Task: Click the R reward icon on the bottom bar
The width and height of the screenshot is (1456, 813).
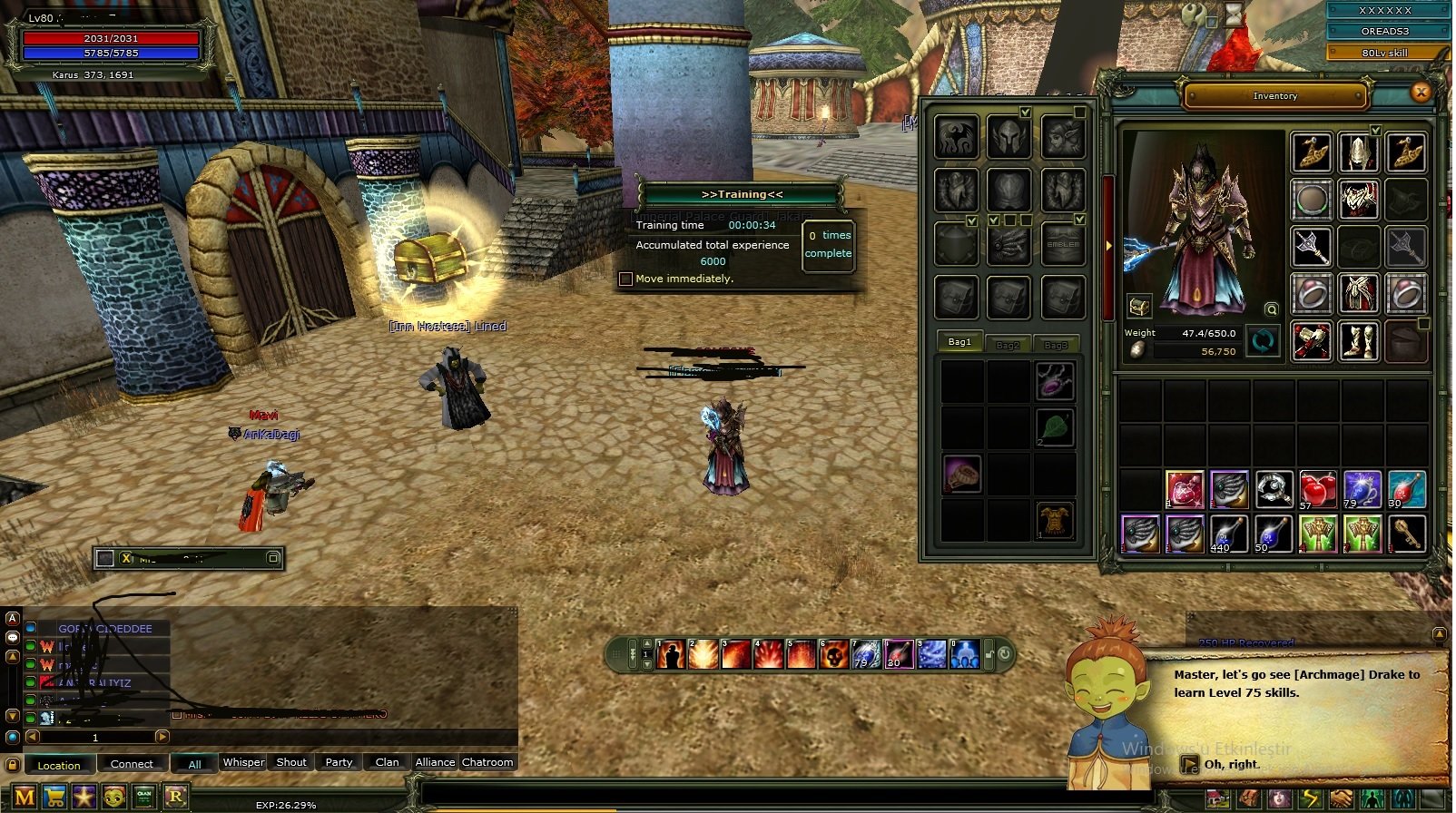Action: 176,797
